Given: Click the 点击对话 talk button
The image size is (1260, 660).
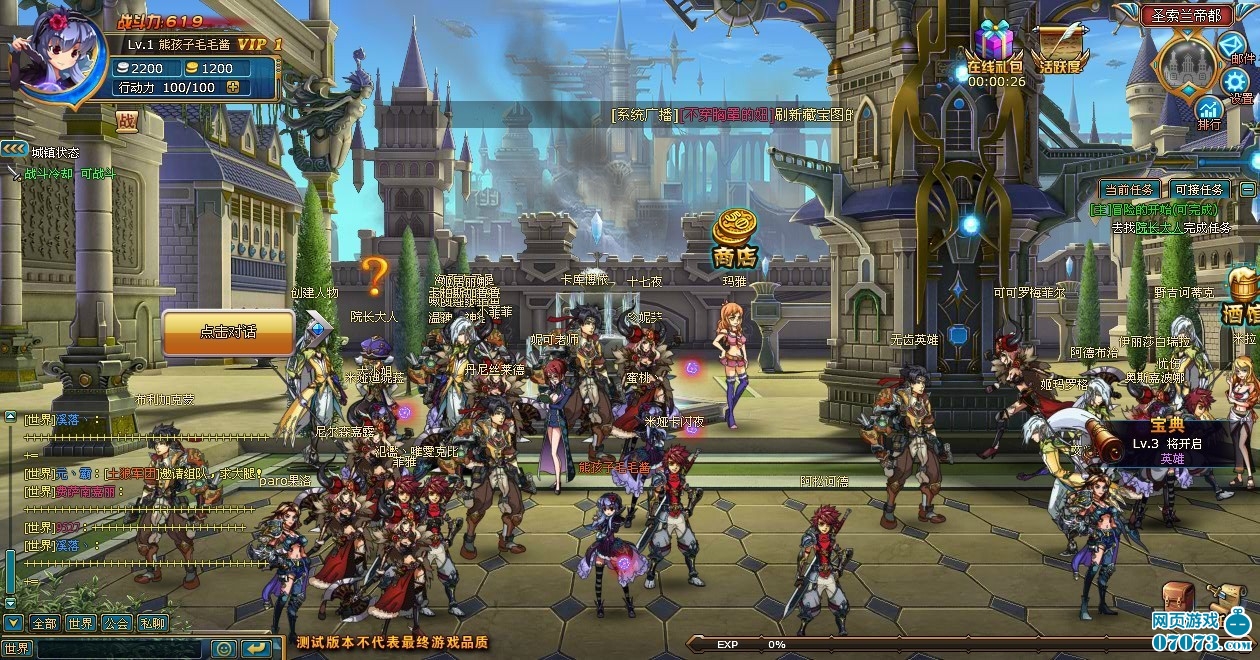Looking at the screenshot, I should (228, 332).
